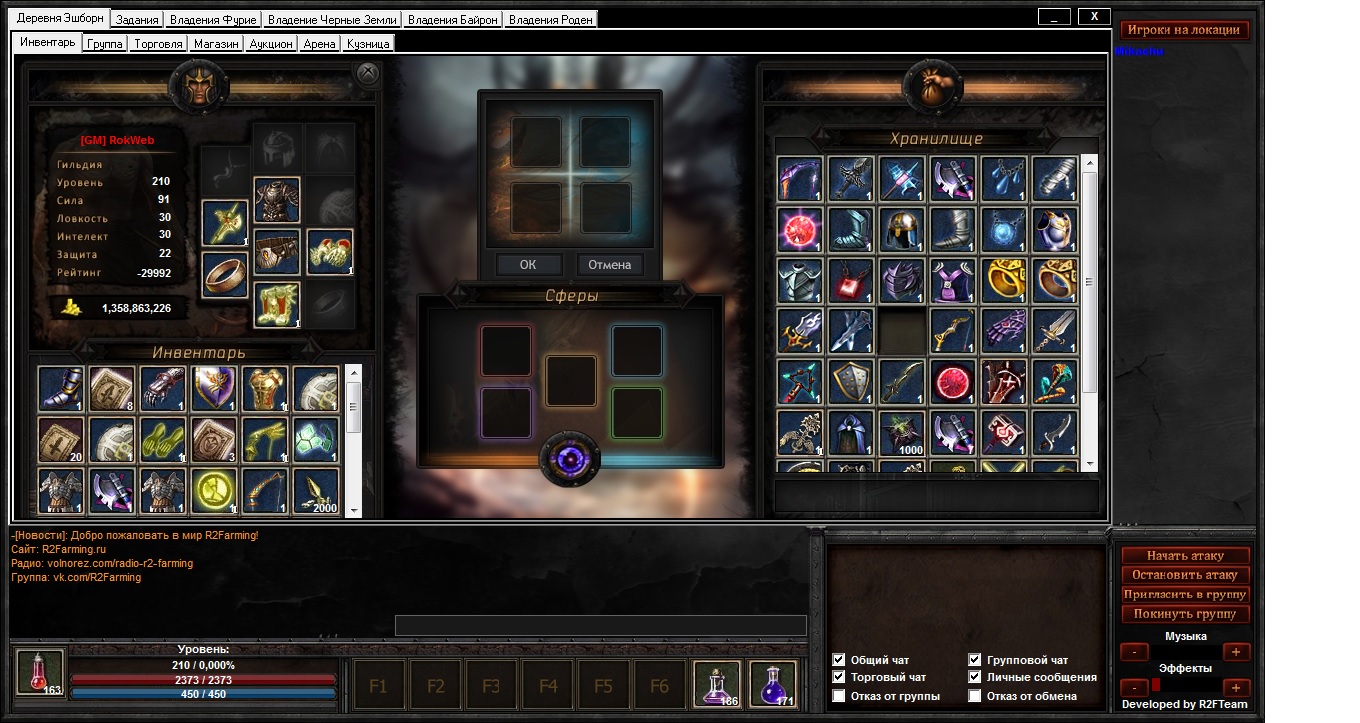Go to the Кузница tab

368,44
